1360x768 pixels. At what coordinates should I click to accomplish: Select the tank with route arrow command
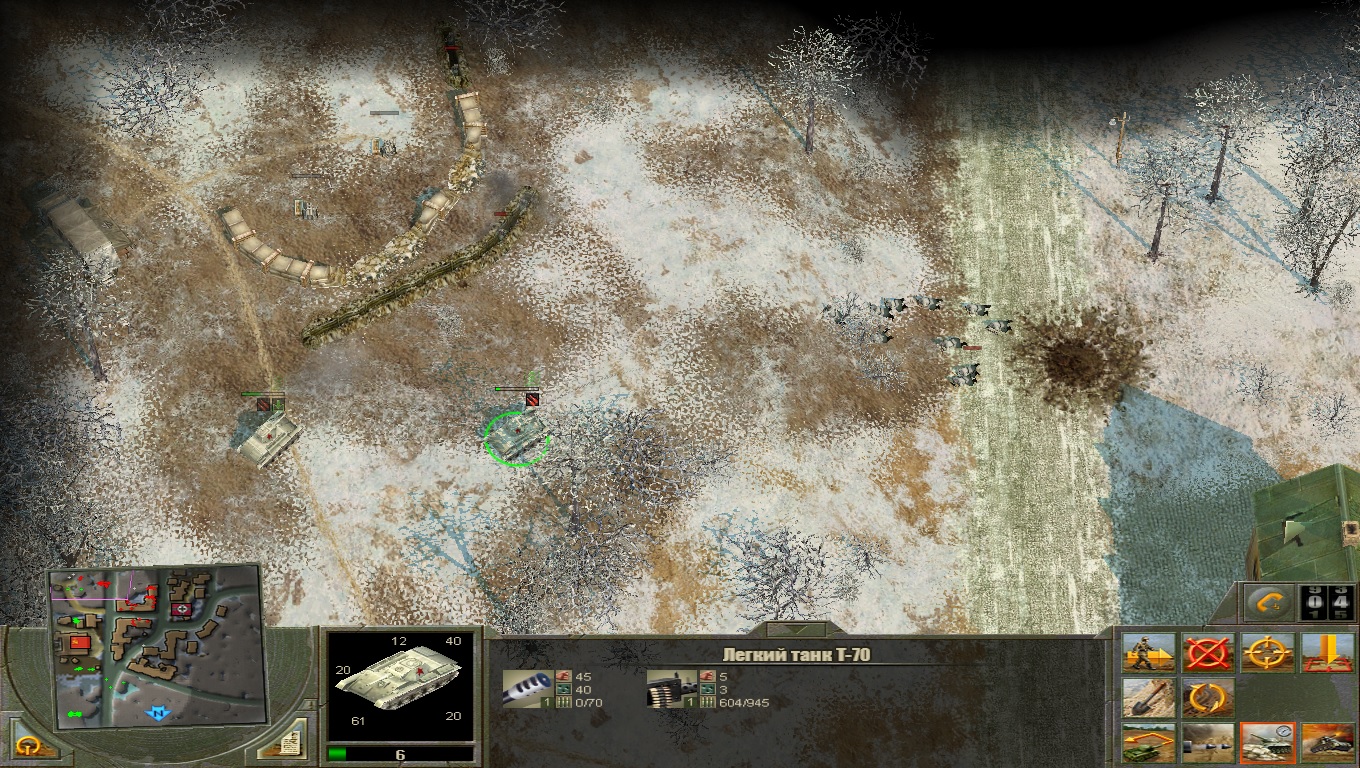(1147, 743)
